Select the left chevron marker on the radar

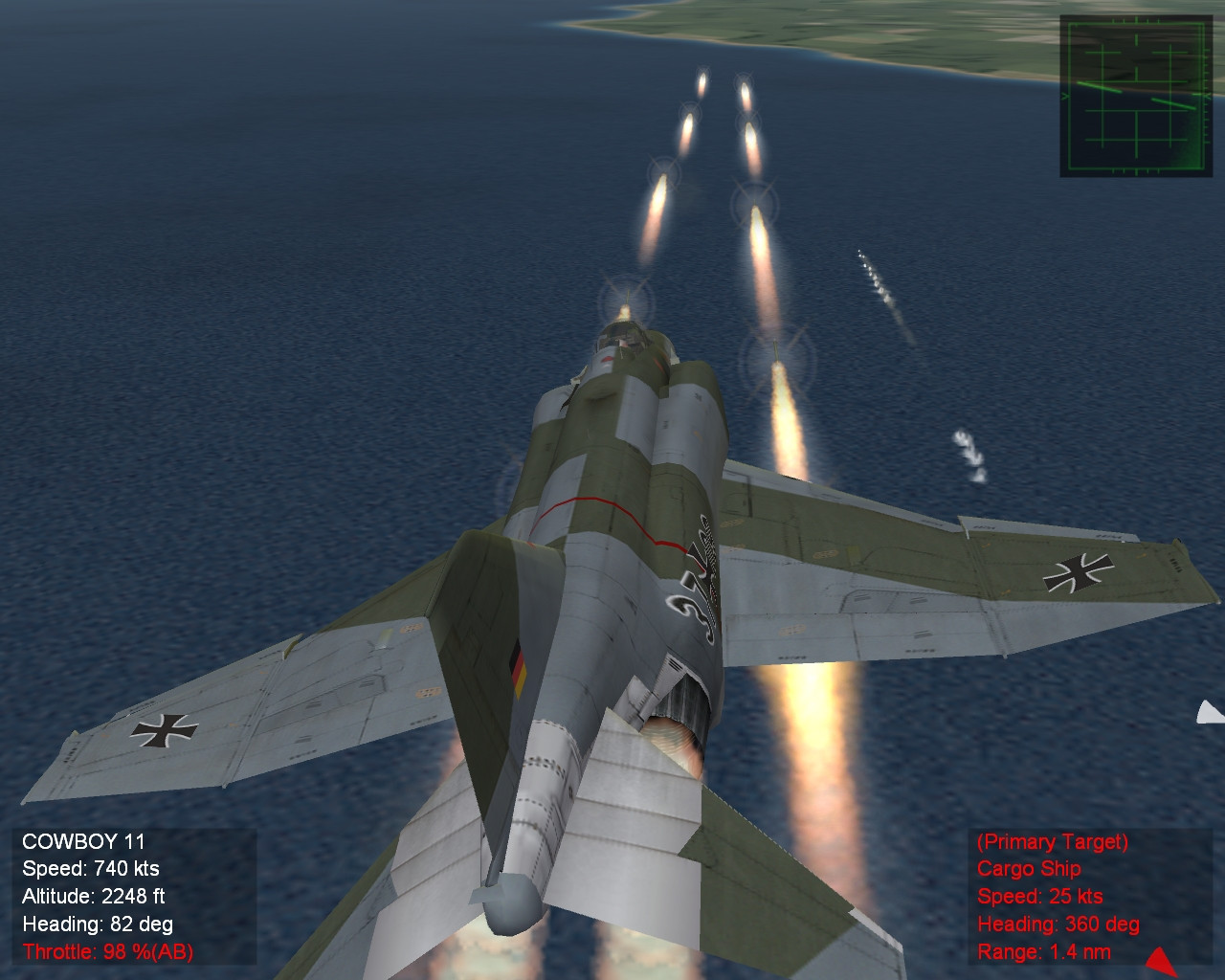point(1064,96)
